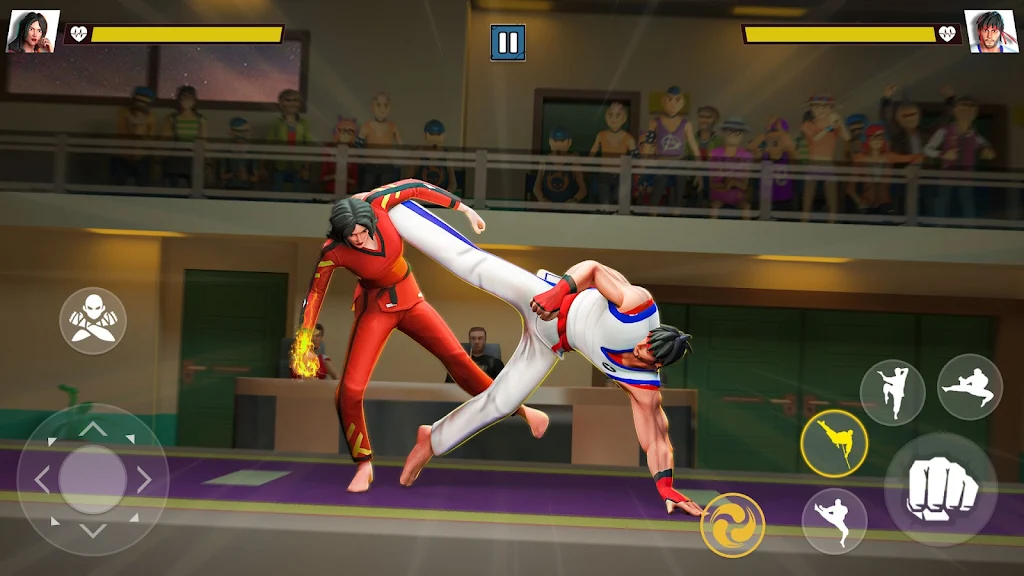
Task: Execute the jumping kick at bottom
Action: point(834,521)
